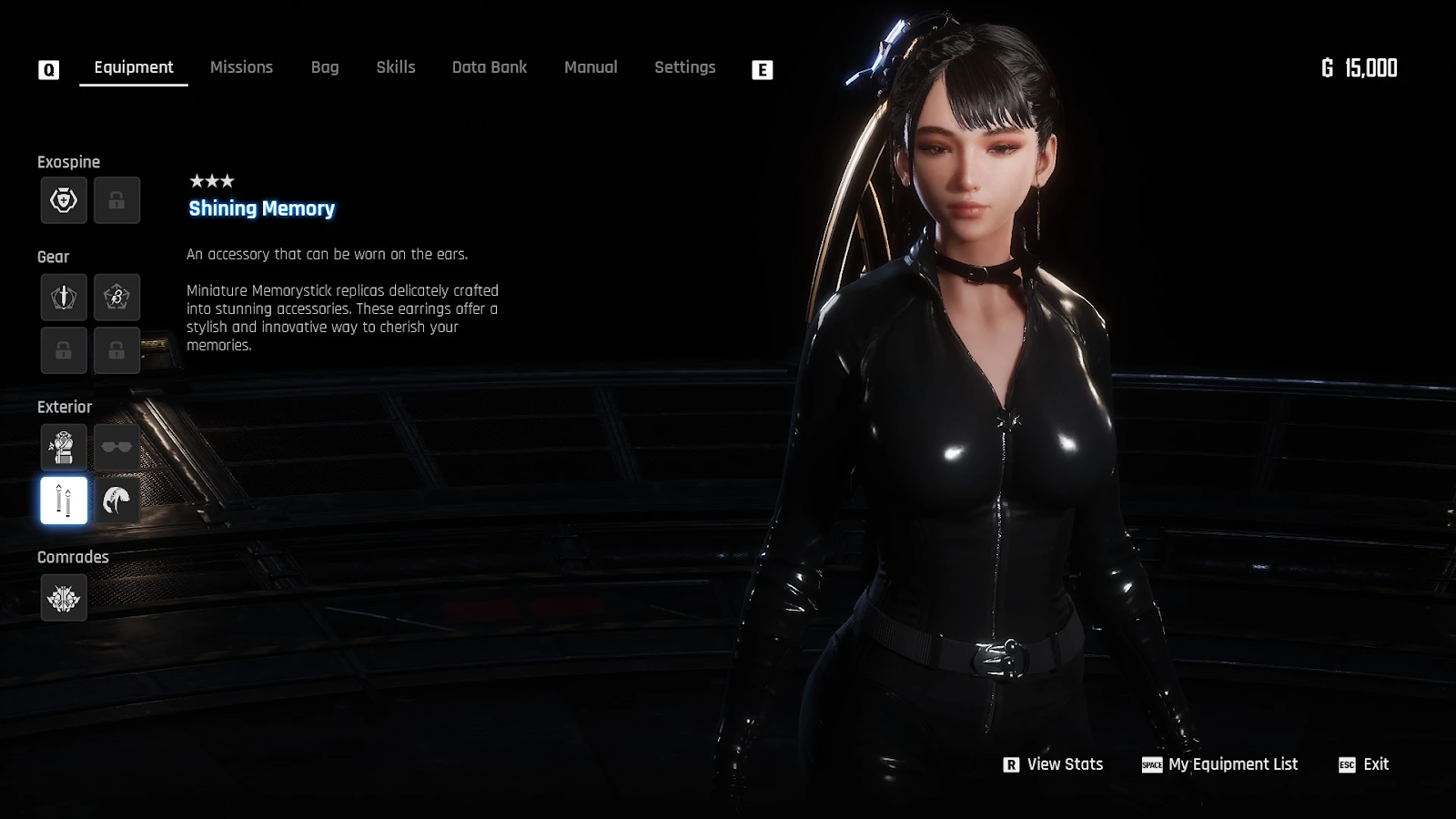Show the Manual tab
Screen dimensions: 1456x819
click(x=591, y=67)
